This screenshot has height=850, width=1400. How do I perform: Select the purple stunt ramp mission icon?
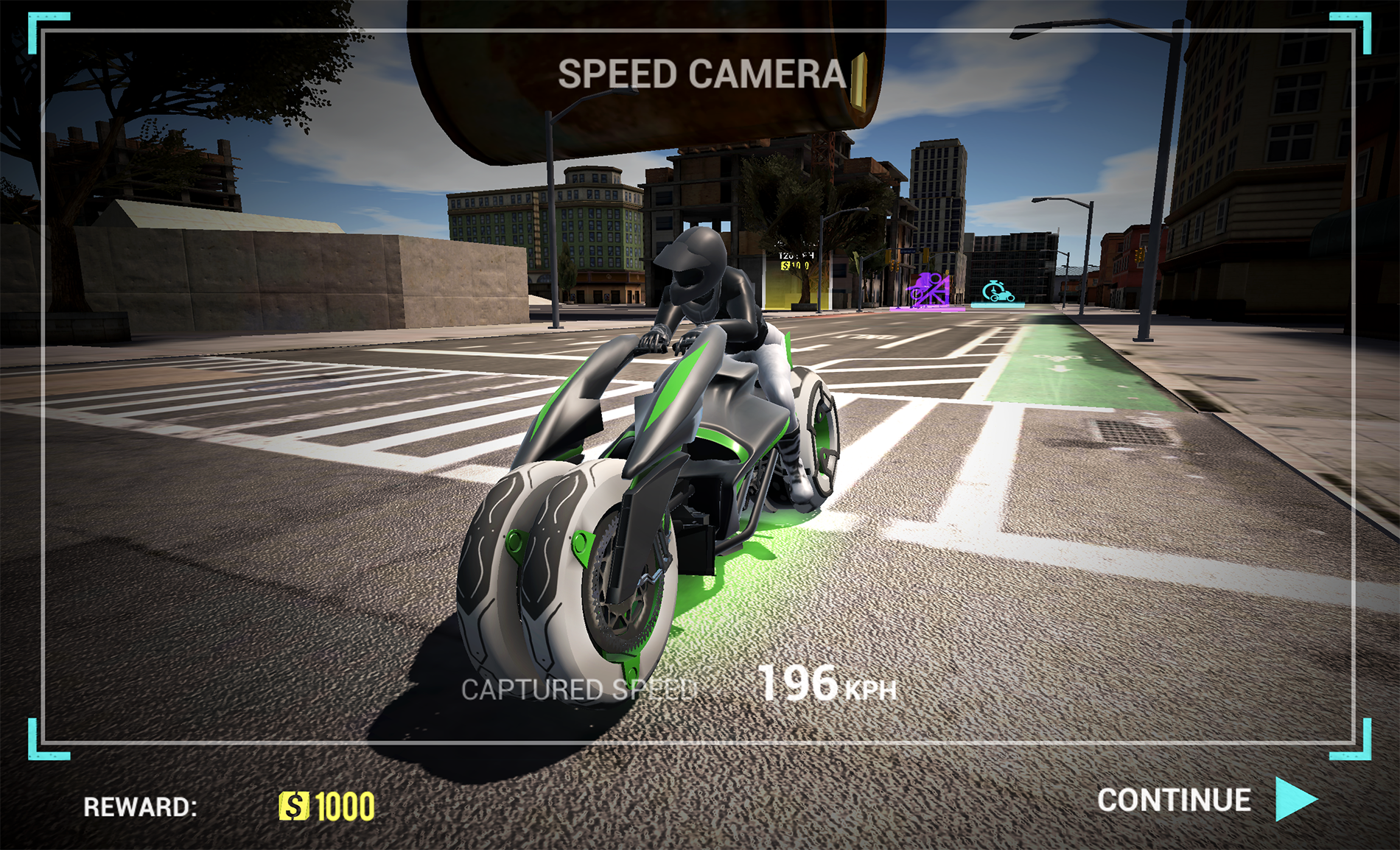[x=927, y=290]
